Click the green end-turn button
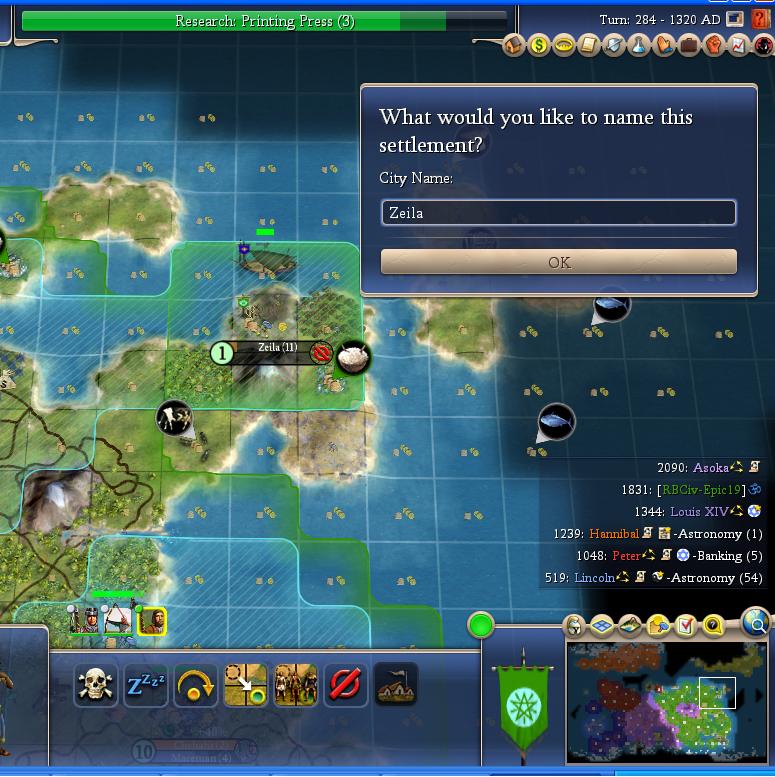The image size is (775, 777). [x=481, y=626]
